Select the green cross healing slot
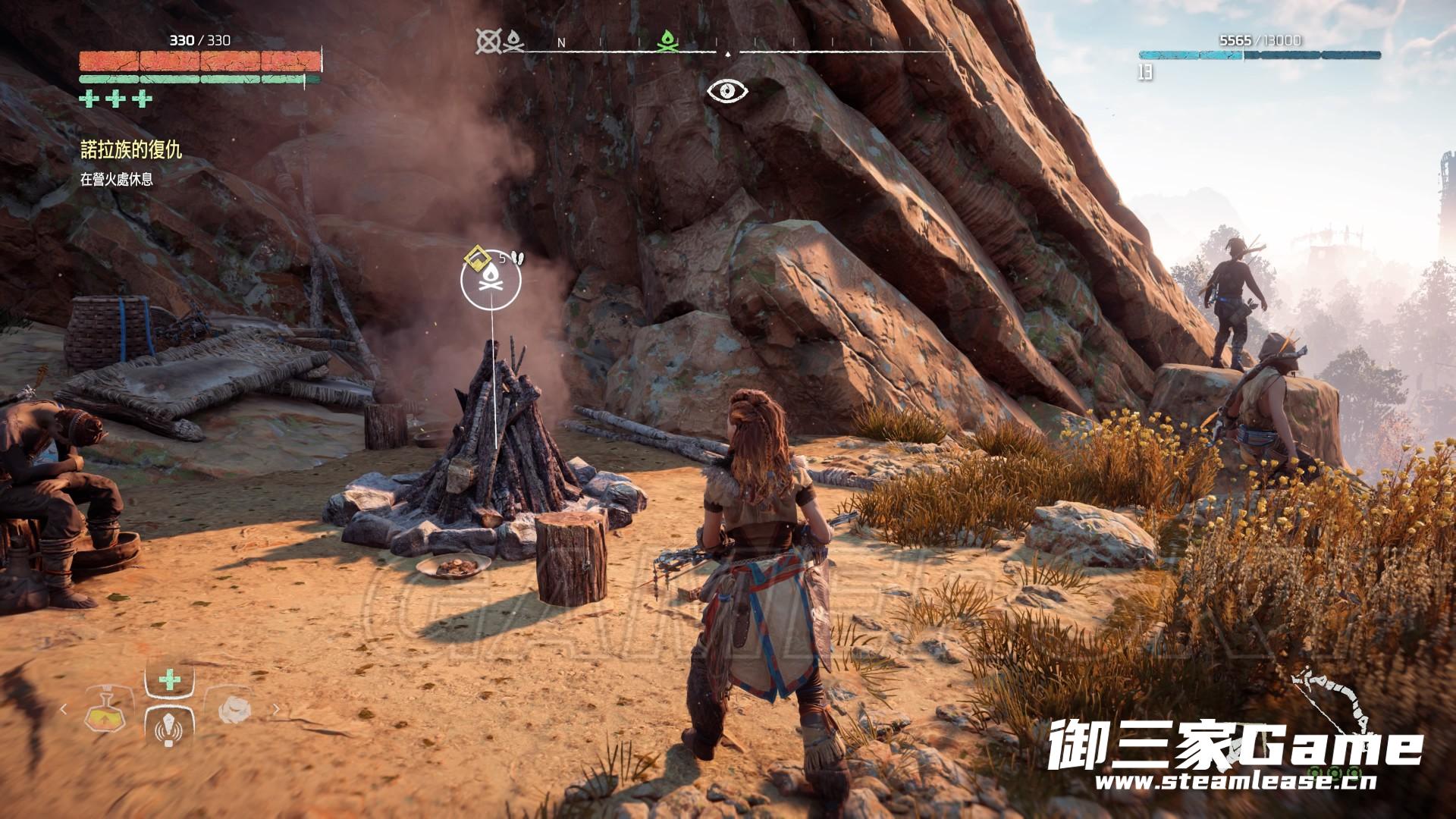Viewport: 1456px width, 819px height. (x=169, y=680)
